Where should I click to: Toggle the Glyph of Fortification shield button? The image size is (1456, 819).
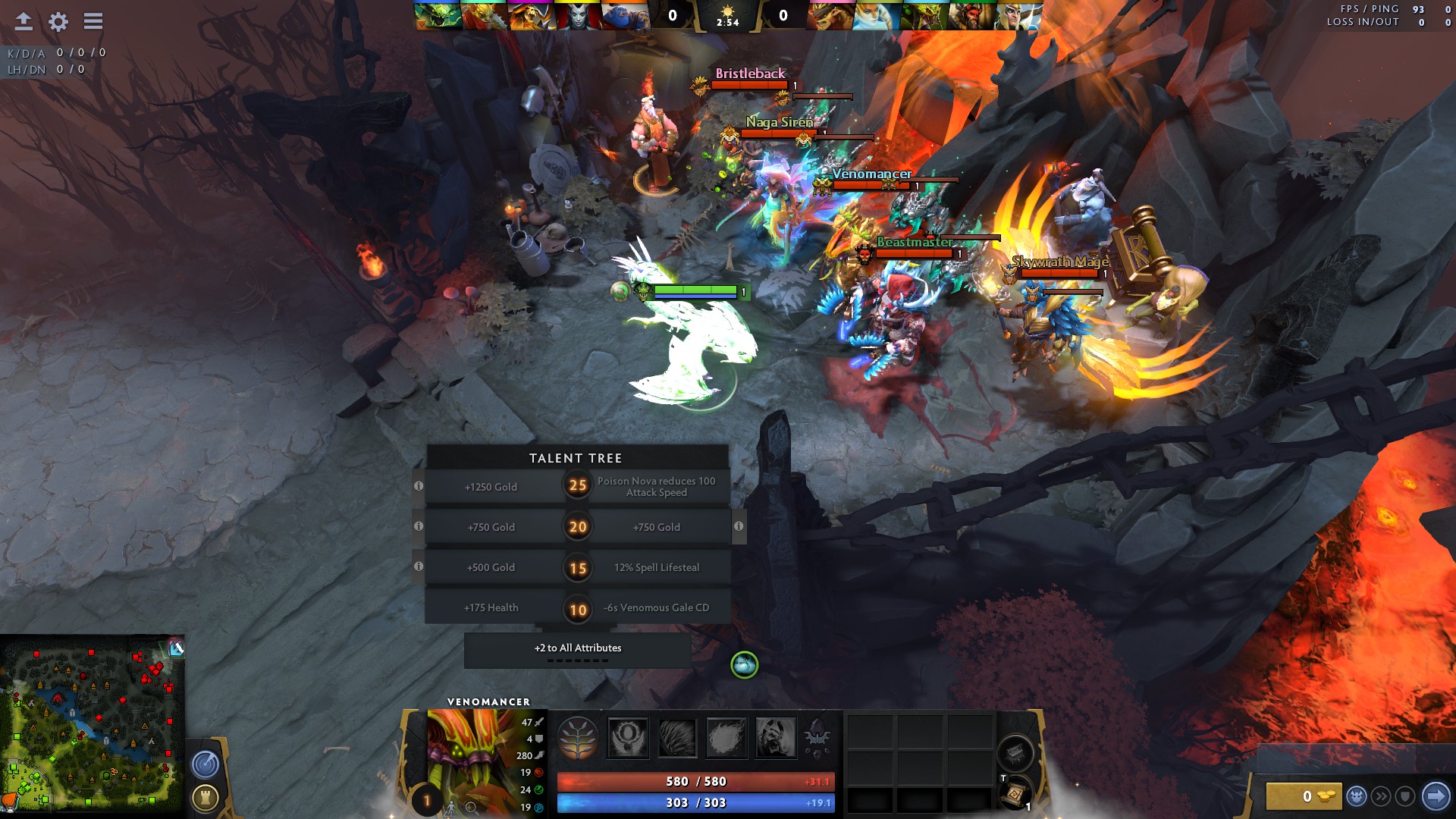coord(1405,795)
